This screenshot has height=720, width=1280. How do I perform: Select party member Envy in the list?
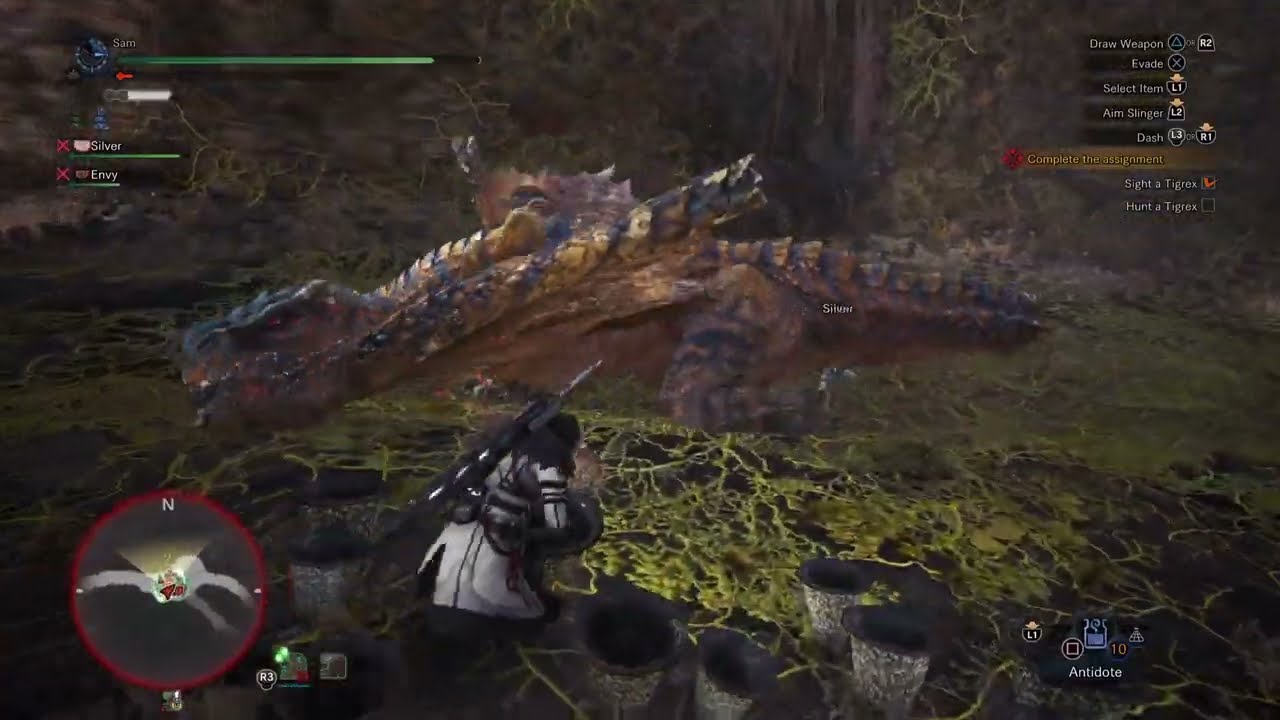(x=103, y=174)
